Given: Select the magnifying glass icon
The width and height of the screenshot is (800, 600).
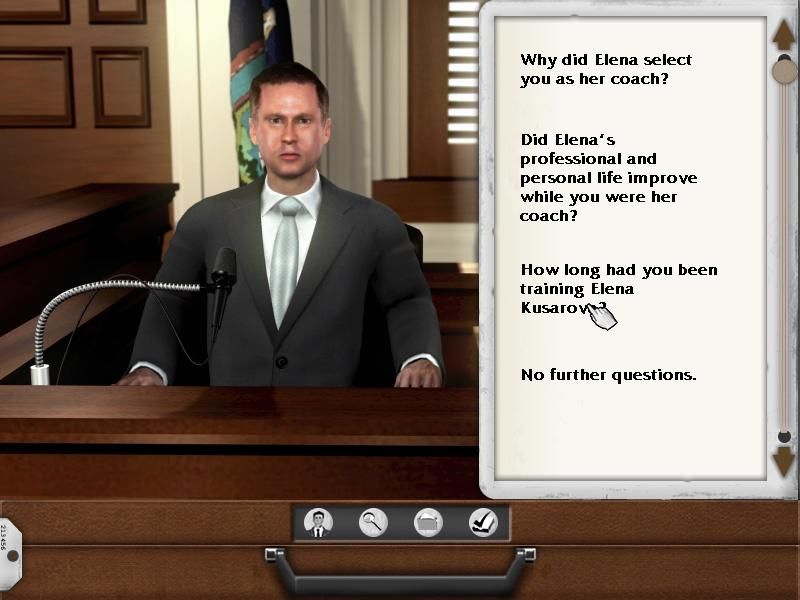Looking at the screenshot, I should point(373,522).
